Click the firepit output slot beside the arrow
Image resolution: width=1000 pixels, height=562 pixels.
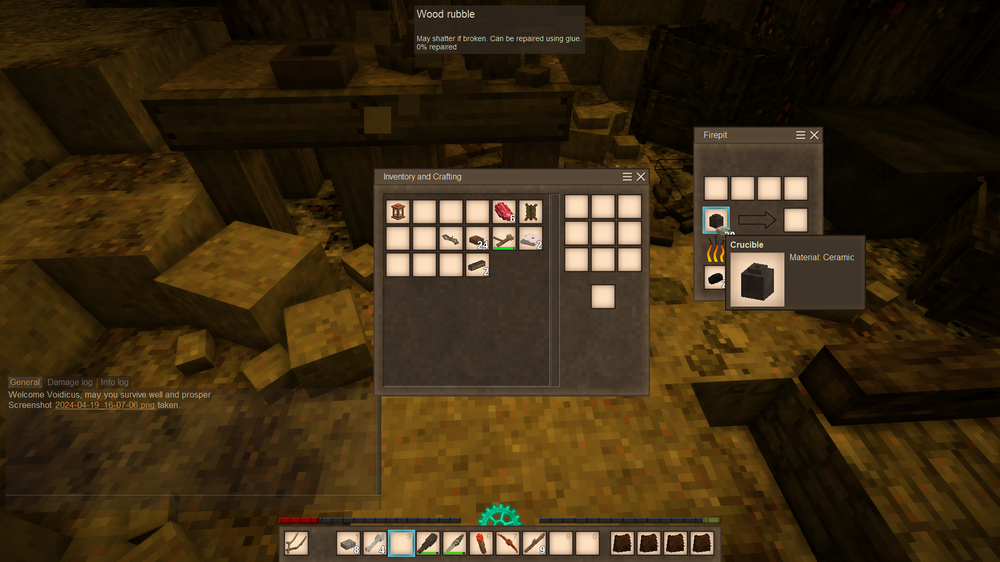(795, 220)
